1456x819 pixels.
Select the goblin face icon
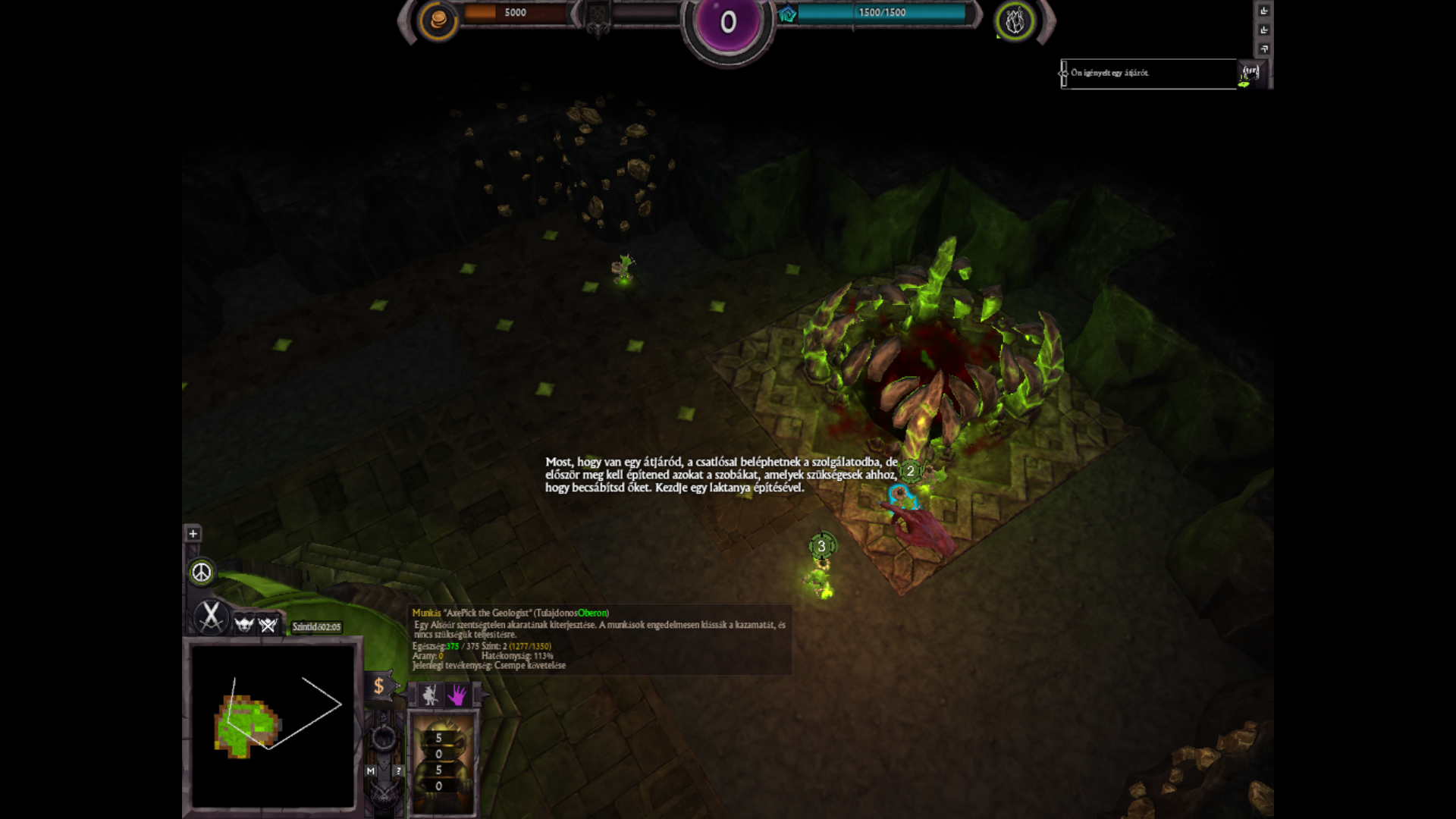244,624
